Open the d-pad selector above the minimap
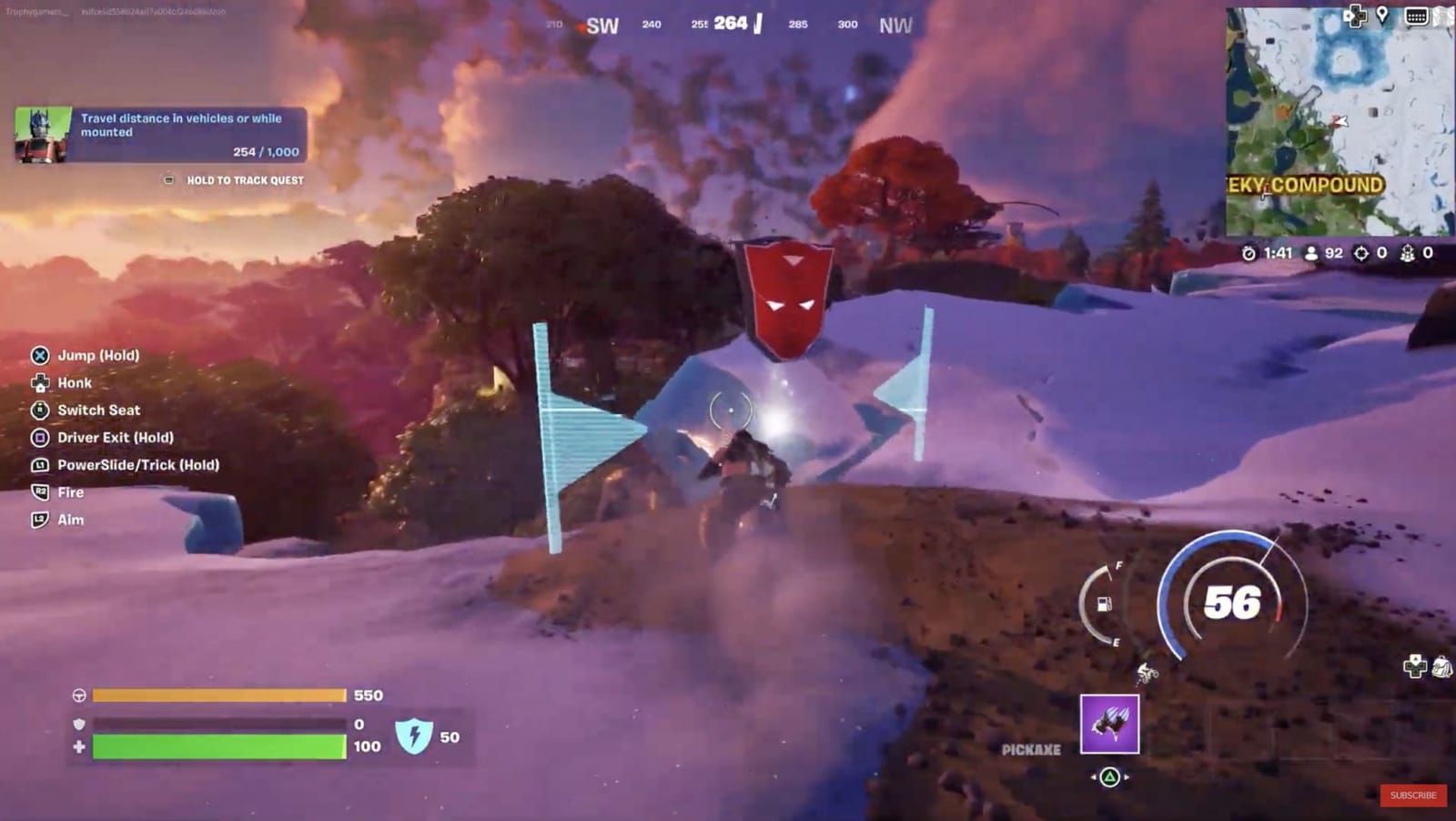This screenshot has height=821, width=1456. click(x=1355, y=15)
